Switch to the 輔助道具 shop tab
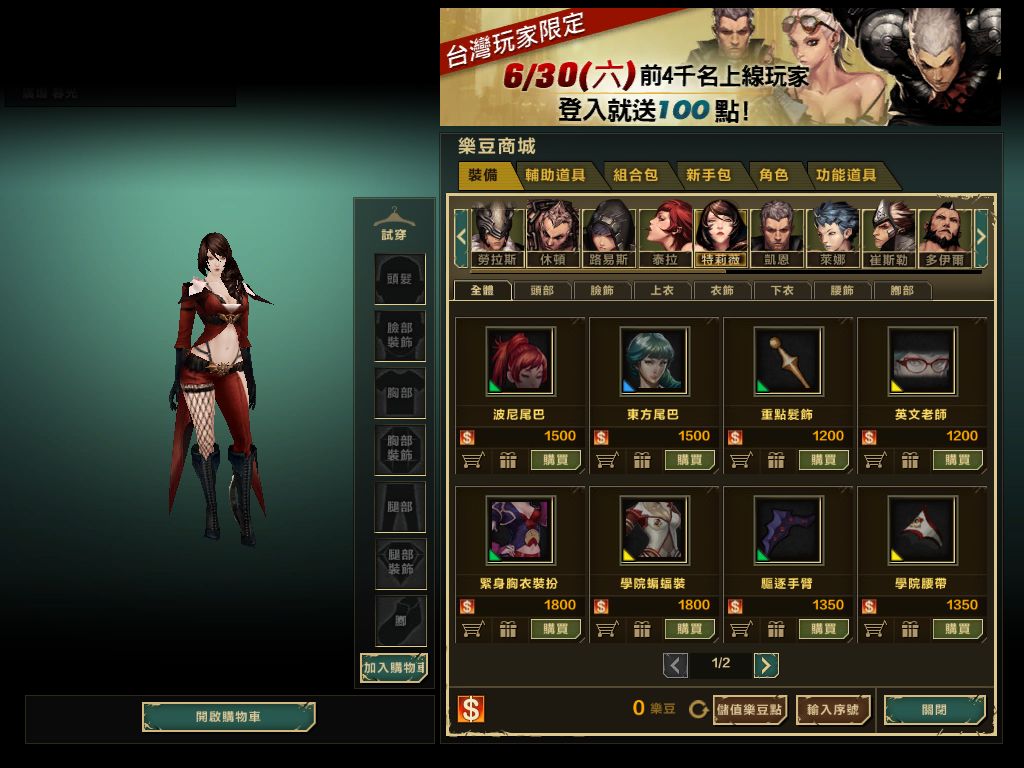Screen dimensions: 1024x768 click(555, 175)
